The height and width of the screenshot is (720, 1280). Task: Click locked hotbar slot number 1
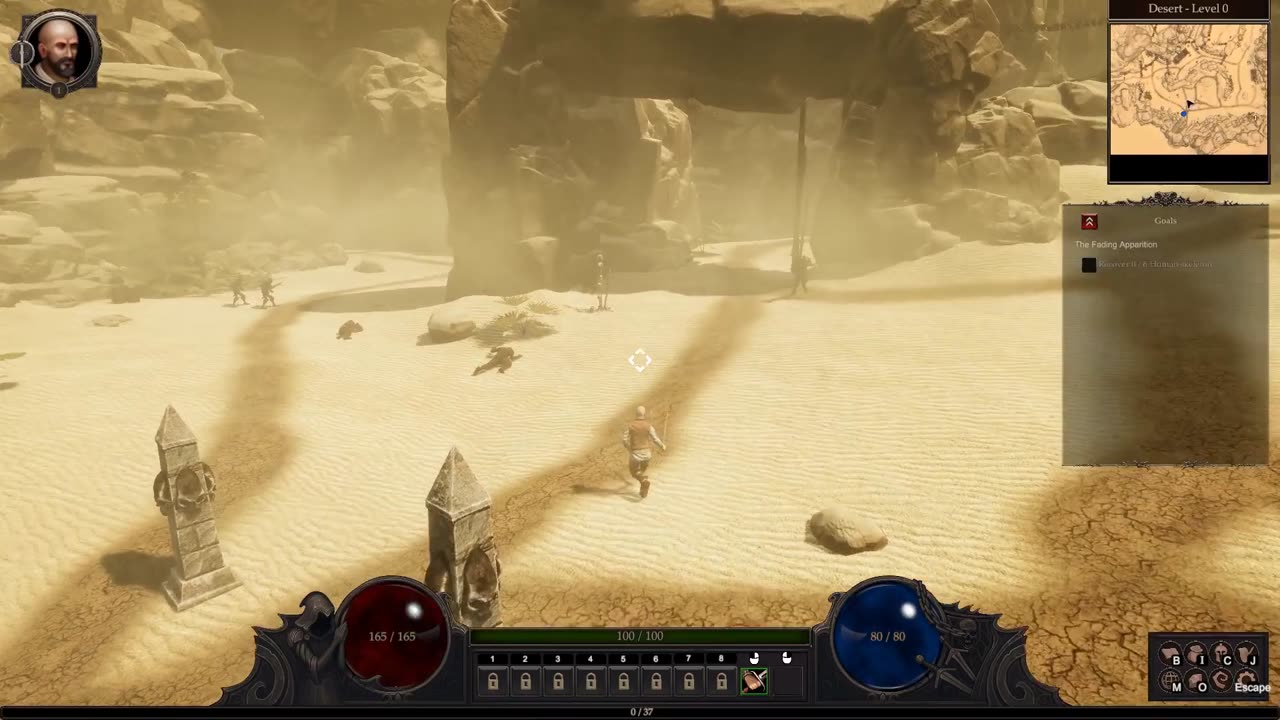point(492,681)
